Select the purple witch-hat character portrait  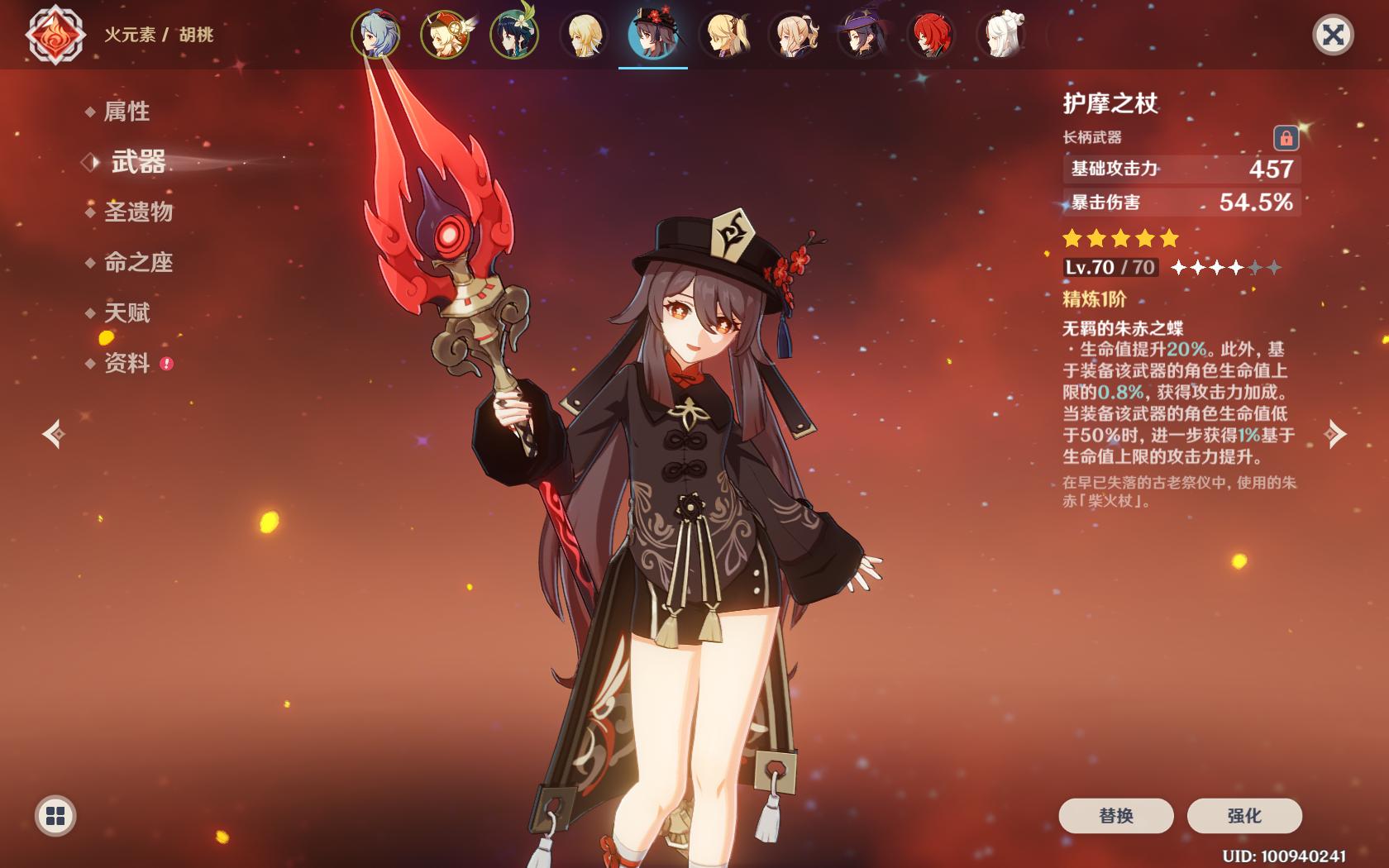[862, 36]
